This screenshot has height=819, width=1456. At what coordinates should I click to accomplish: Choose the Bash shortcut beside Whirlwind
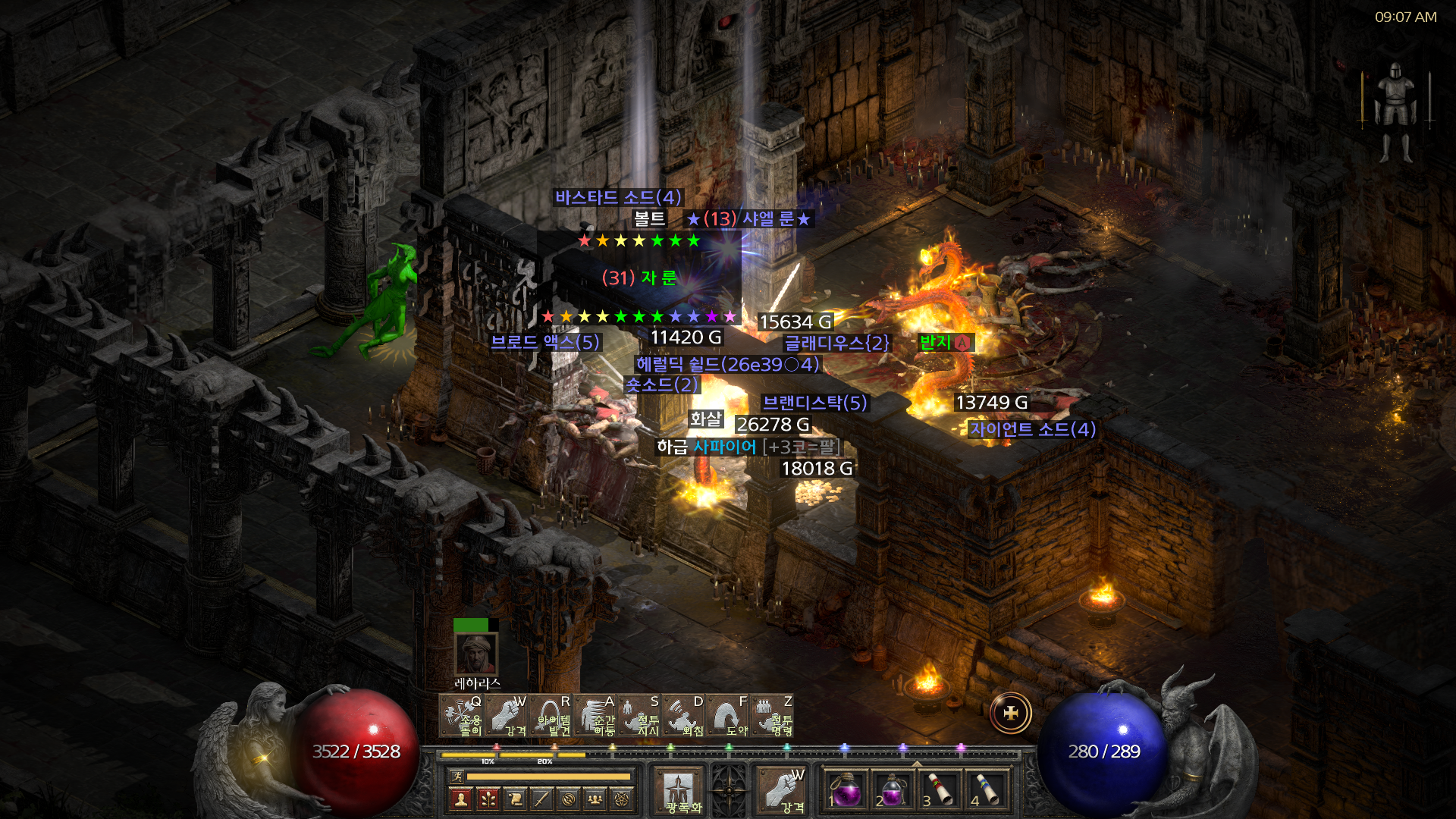(506, 716)
